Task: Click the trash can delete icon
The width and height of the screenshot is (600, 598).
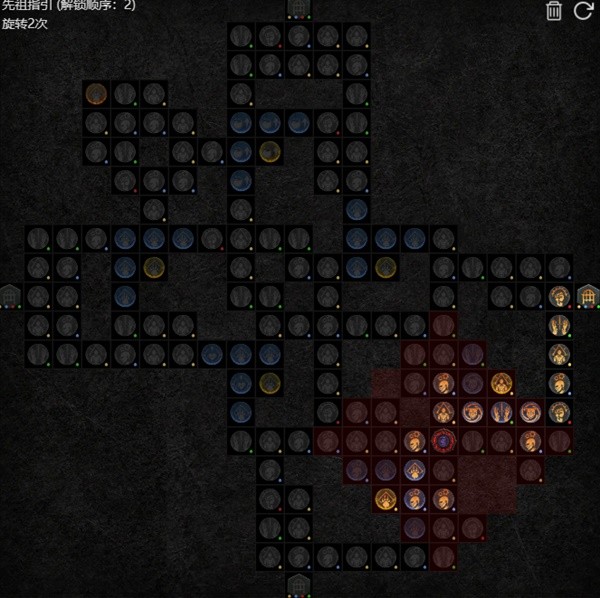Action: pyautogui.click(x=554, y=12)
